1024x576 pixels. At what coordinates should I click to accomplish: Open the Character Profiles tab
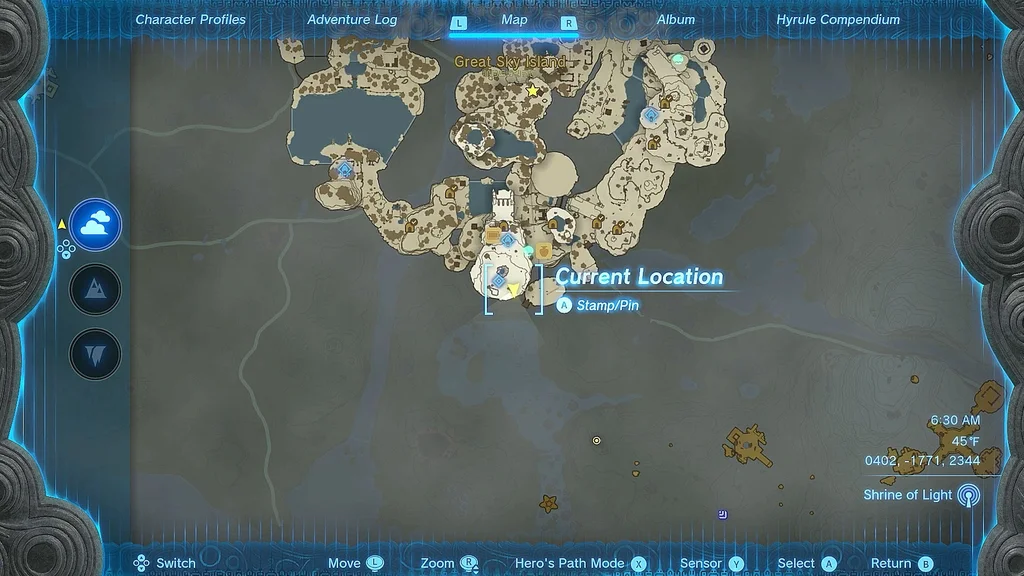click(x=190, y=20)
